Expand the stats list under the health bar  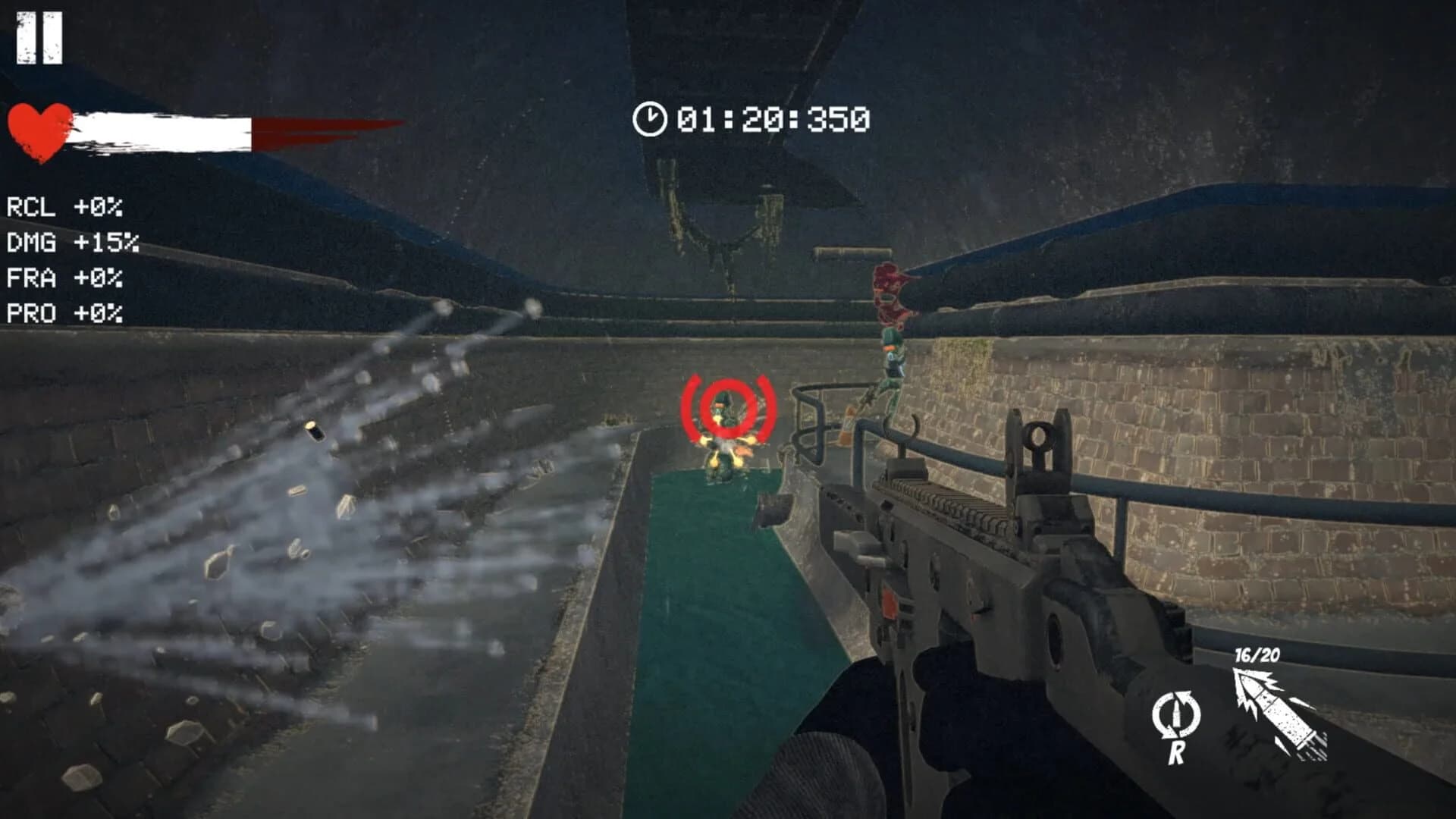(x=68, y=258)
